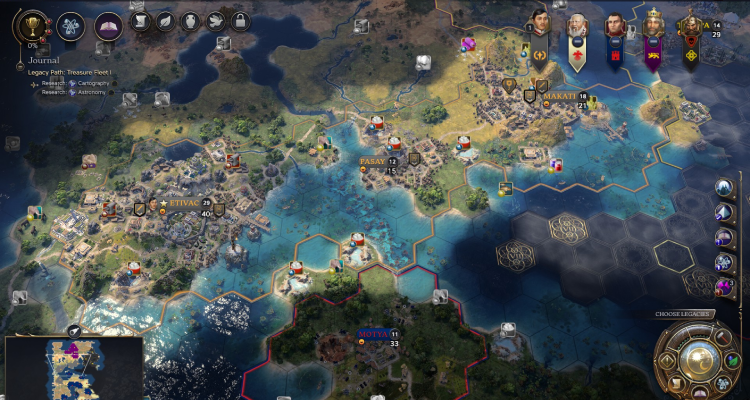Open the unlocks padlock icon
The width and height of the screenshot is (750, 400).
[x=240, y=21]
